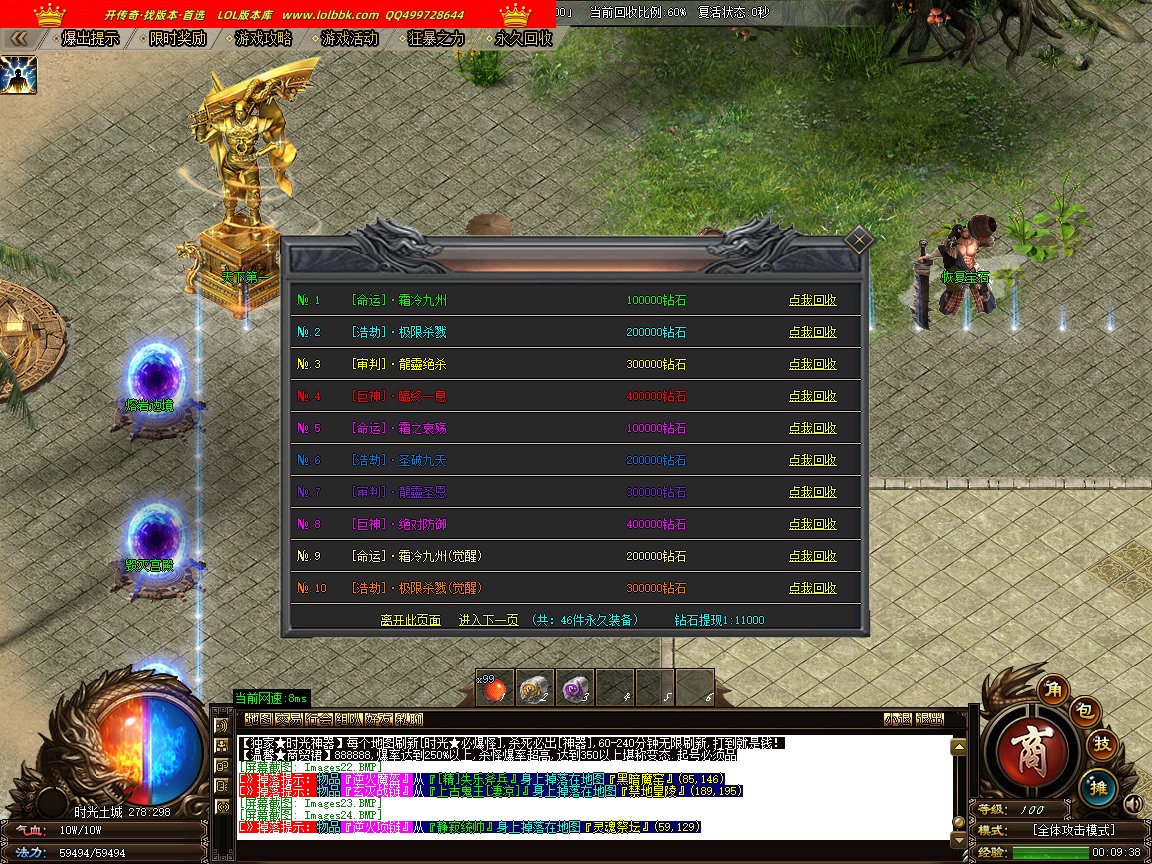Go to next page via 进入下一页
Image resolution: width=1152 pixels, height=864 pixels.
[488, 620]
